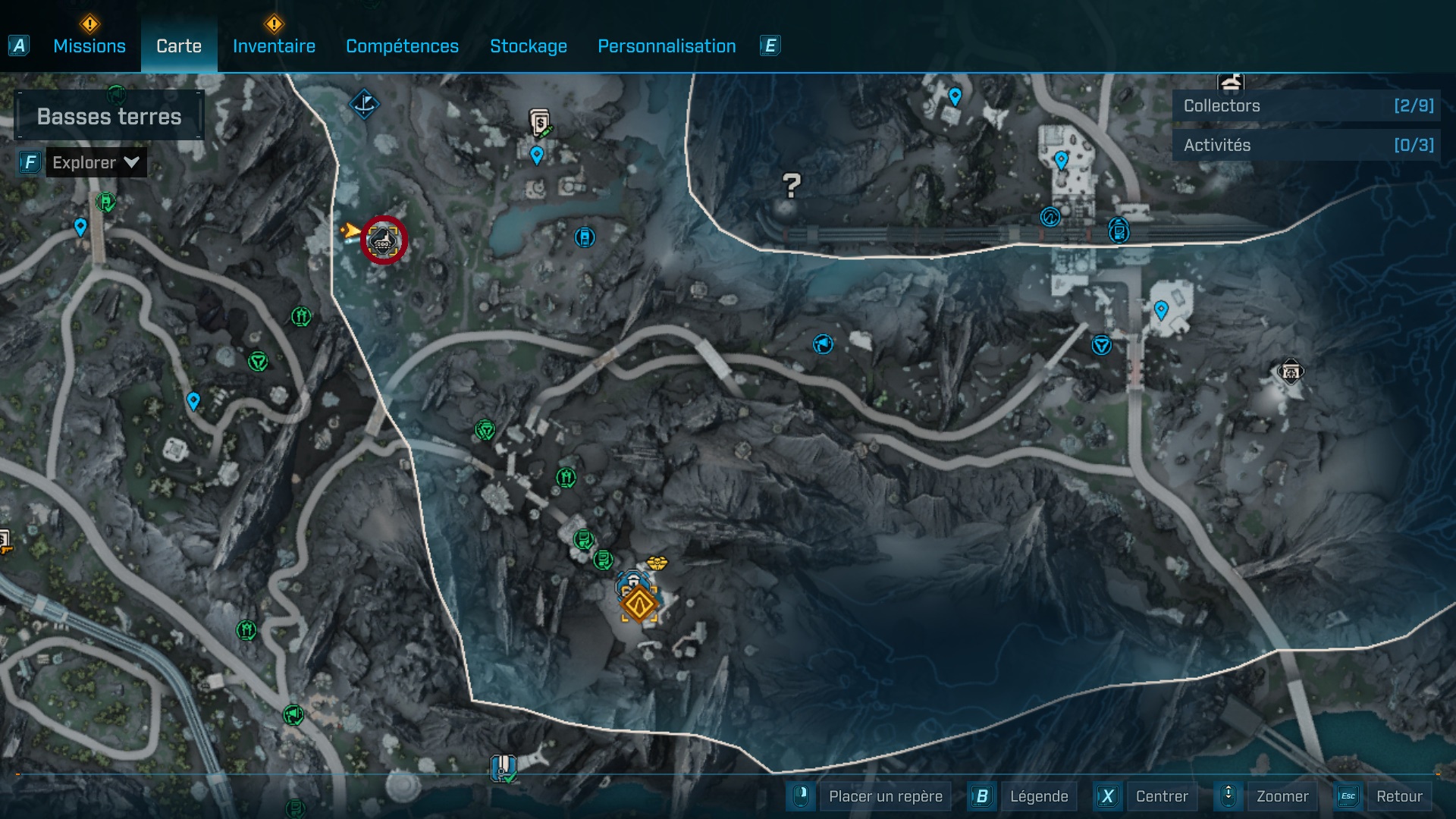
Task: Switch to the Inventaire tab
Action: pos(274,45)
